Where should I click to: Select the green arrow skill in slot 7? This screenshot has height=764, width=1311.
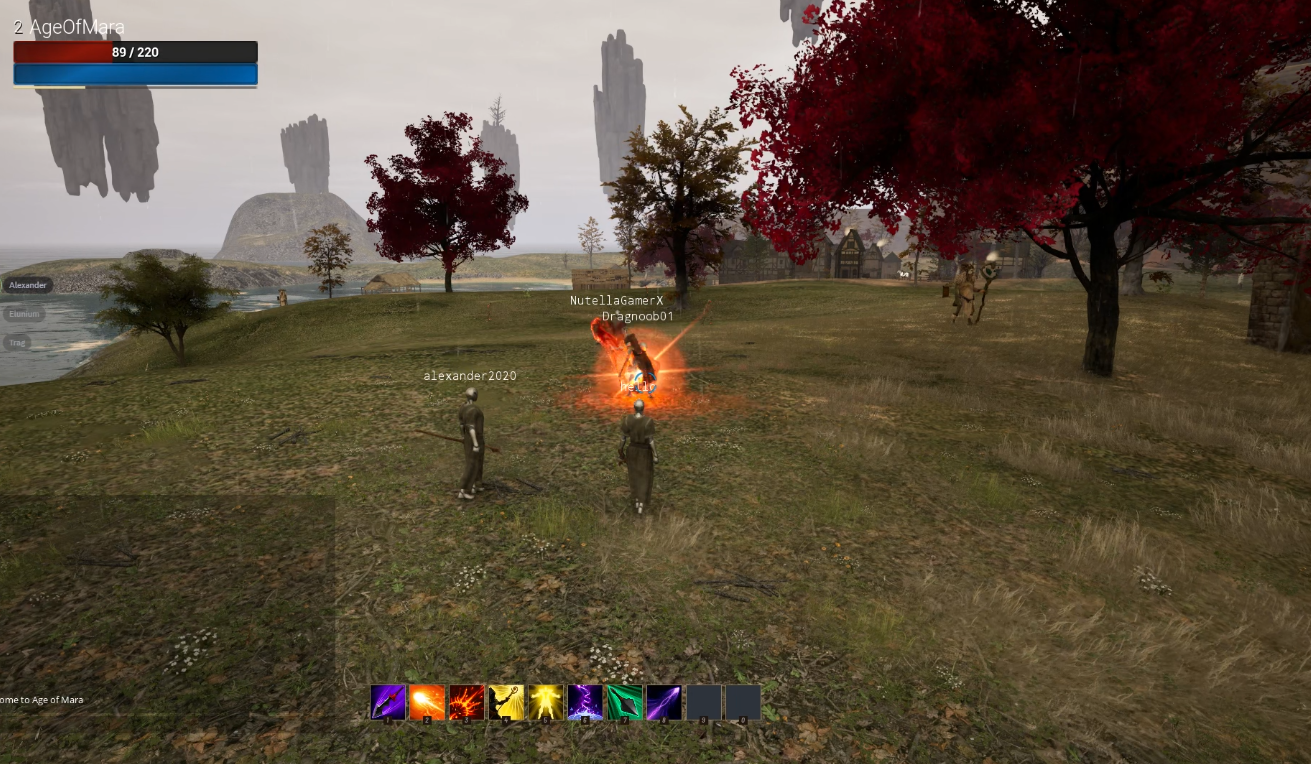(x=626, y=702)
